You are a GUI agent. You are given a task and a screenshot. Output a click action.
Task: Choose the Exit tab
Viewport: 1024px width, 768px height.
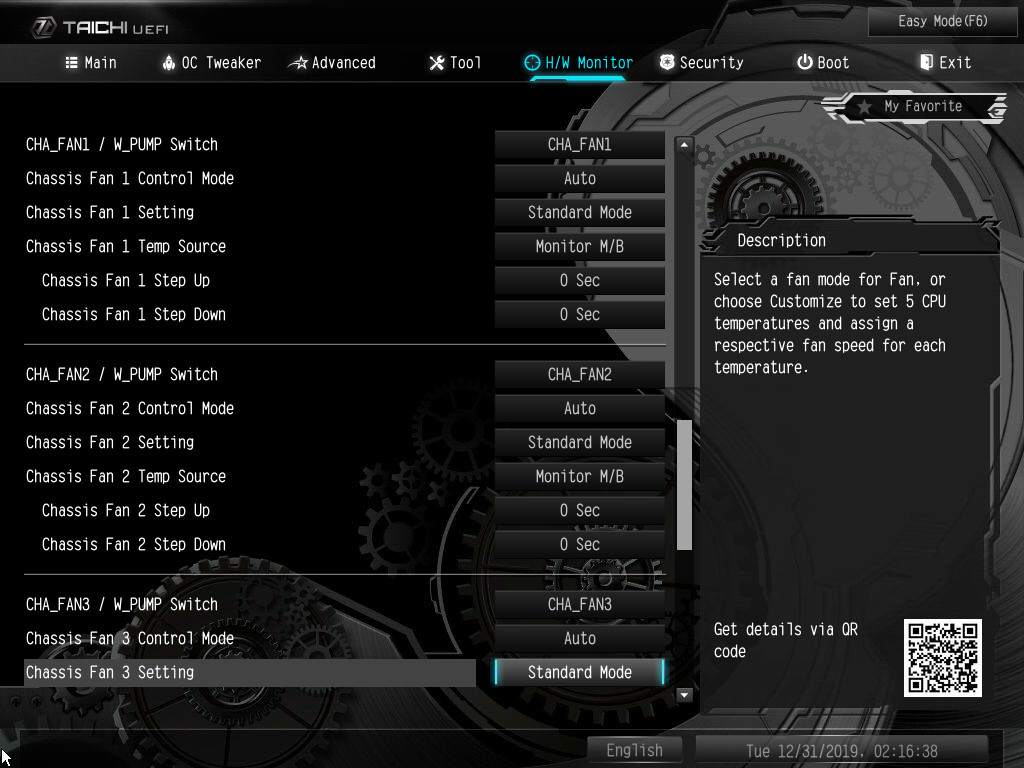click(x=945, y=62)
